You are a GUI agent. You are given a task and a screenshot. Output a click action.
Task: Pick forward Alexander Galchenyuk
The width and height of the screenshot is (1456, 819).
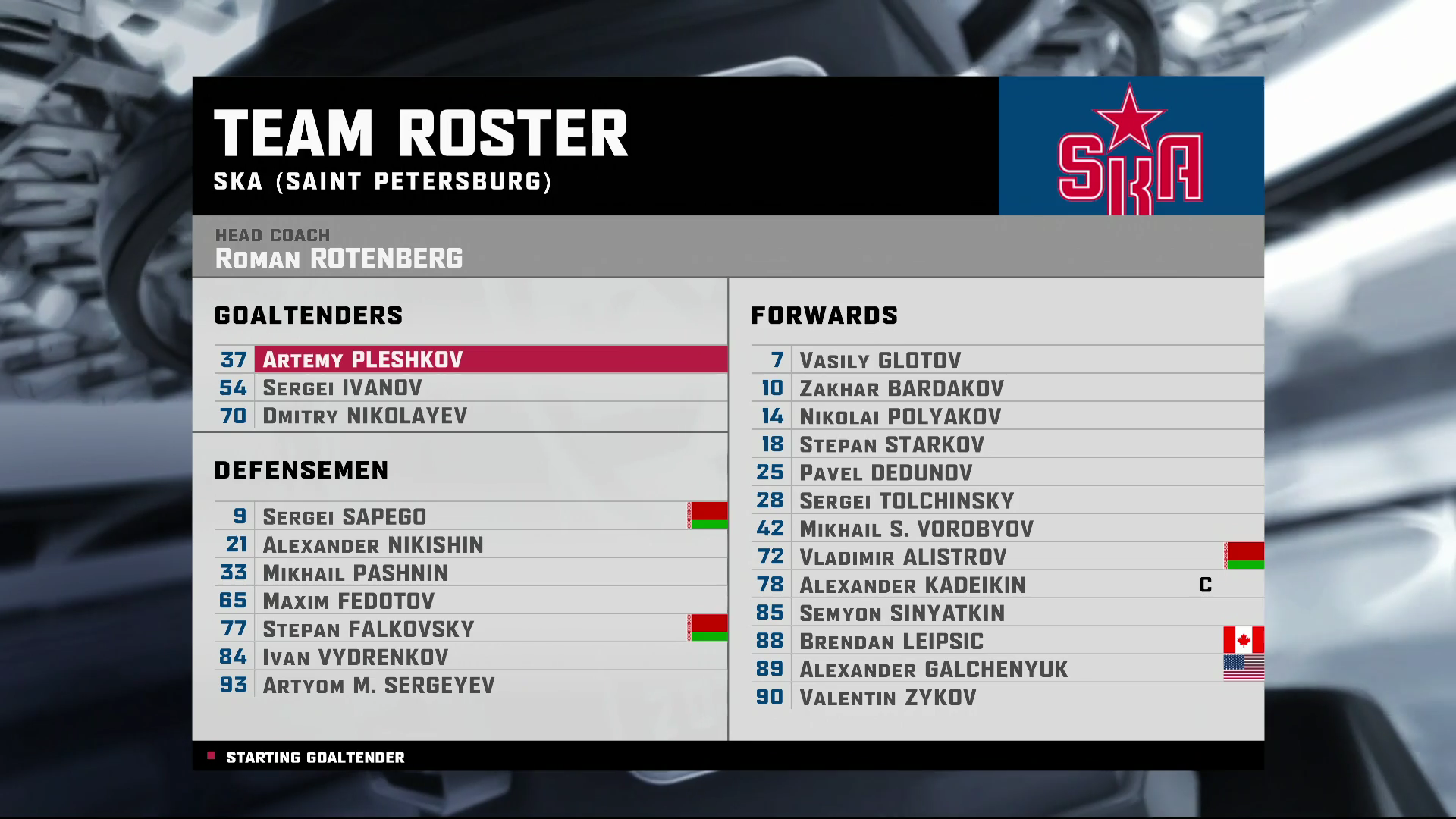coord(933,669)
